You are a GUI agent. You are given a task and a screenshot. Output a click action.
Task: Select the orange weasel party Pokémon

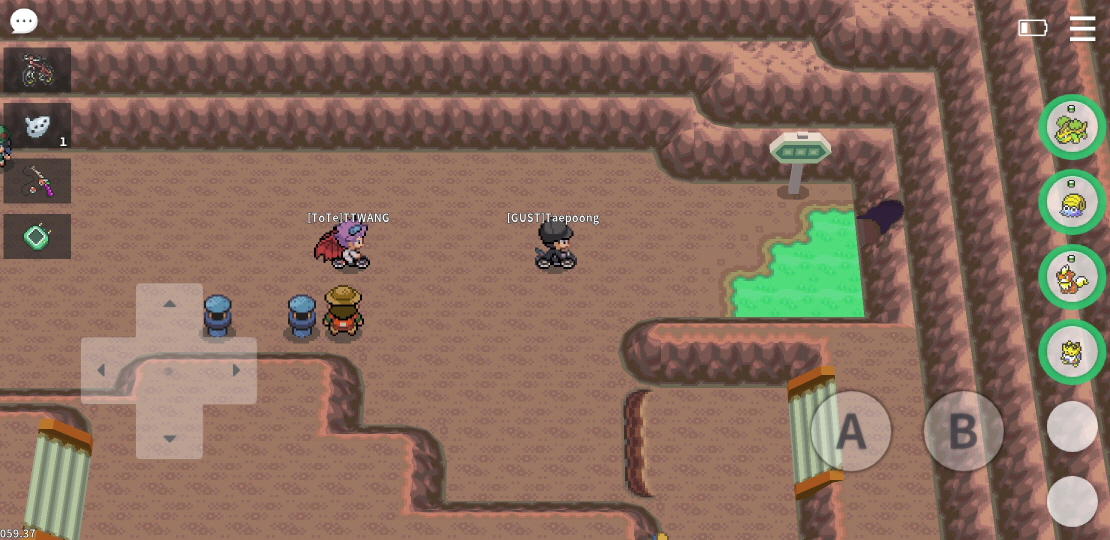pyautogui.click(x=1072, y=277)
